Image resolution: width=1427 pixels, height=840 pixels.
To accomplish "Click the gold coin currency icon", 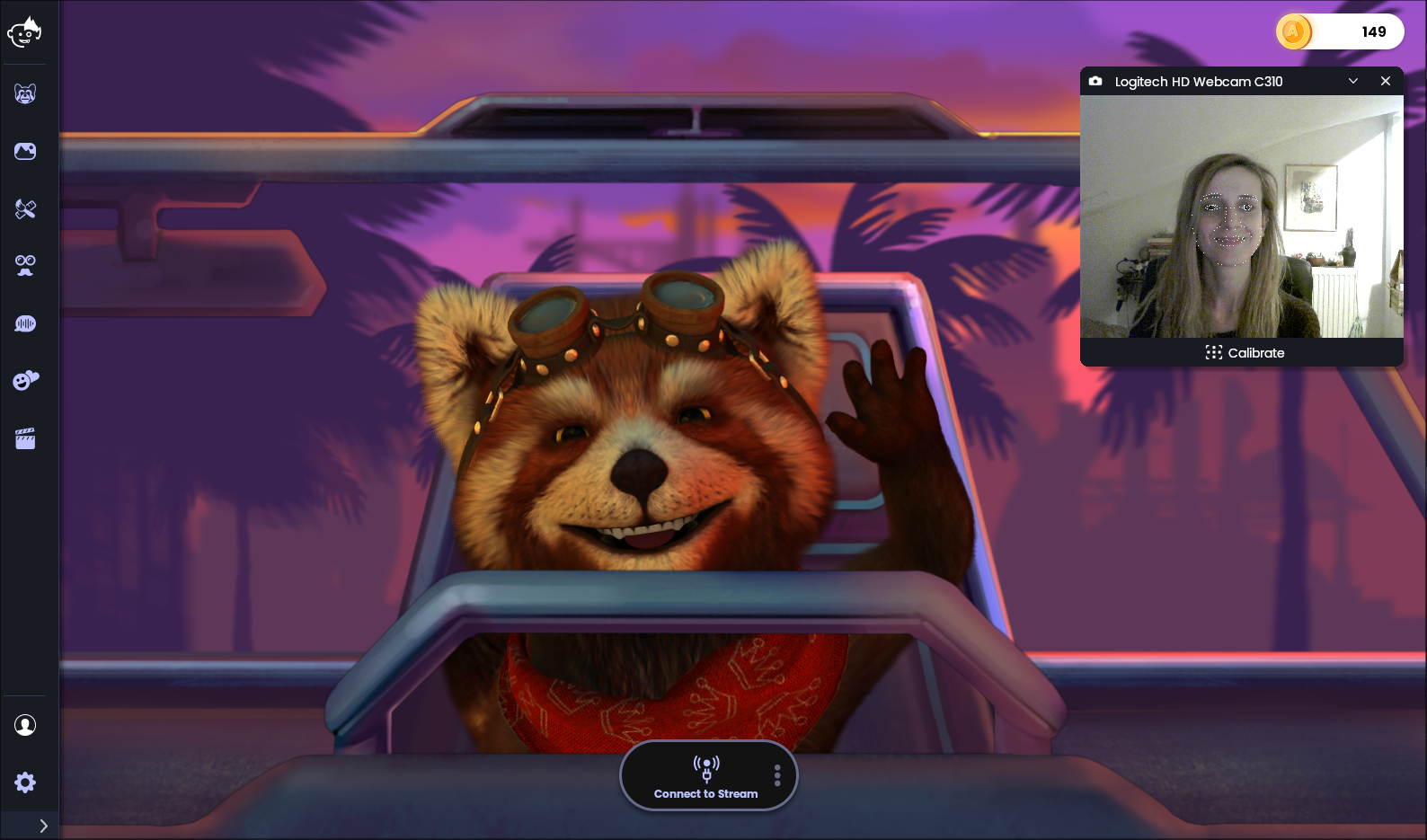I will [x=1292, y=31].
